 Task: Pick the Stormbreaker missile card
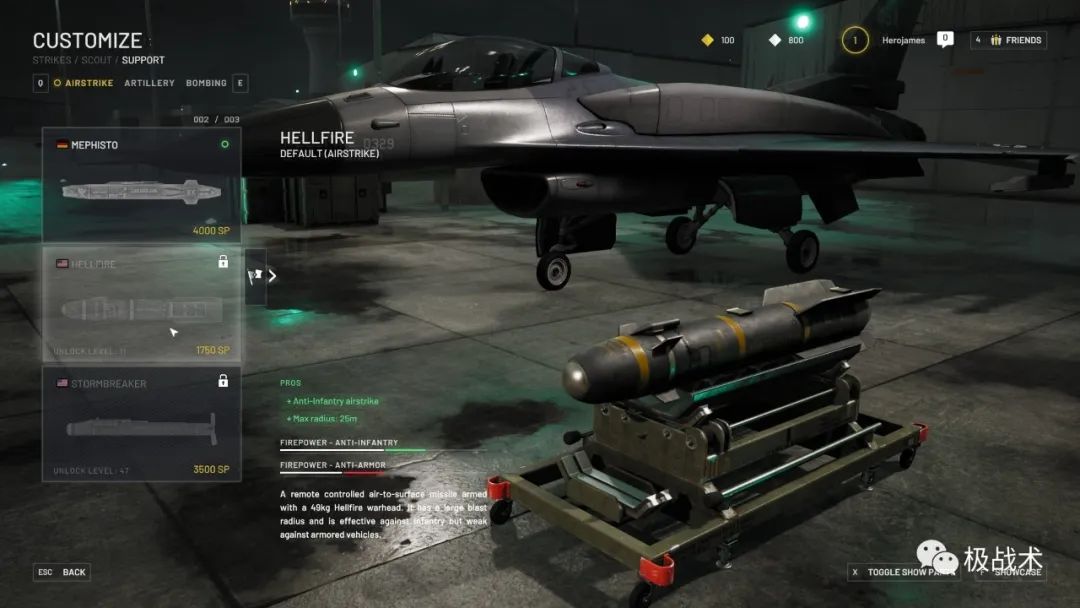point(141,423)
